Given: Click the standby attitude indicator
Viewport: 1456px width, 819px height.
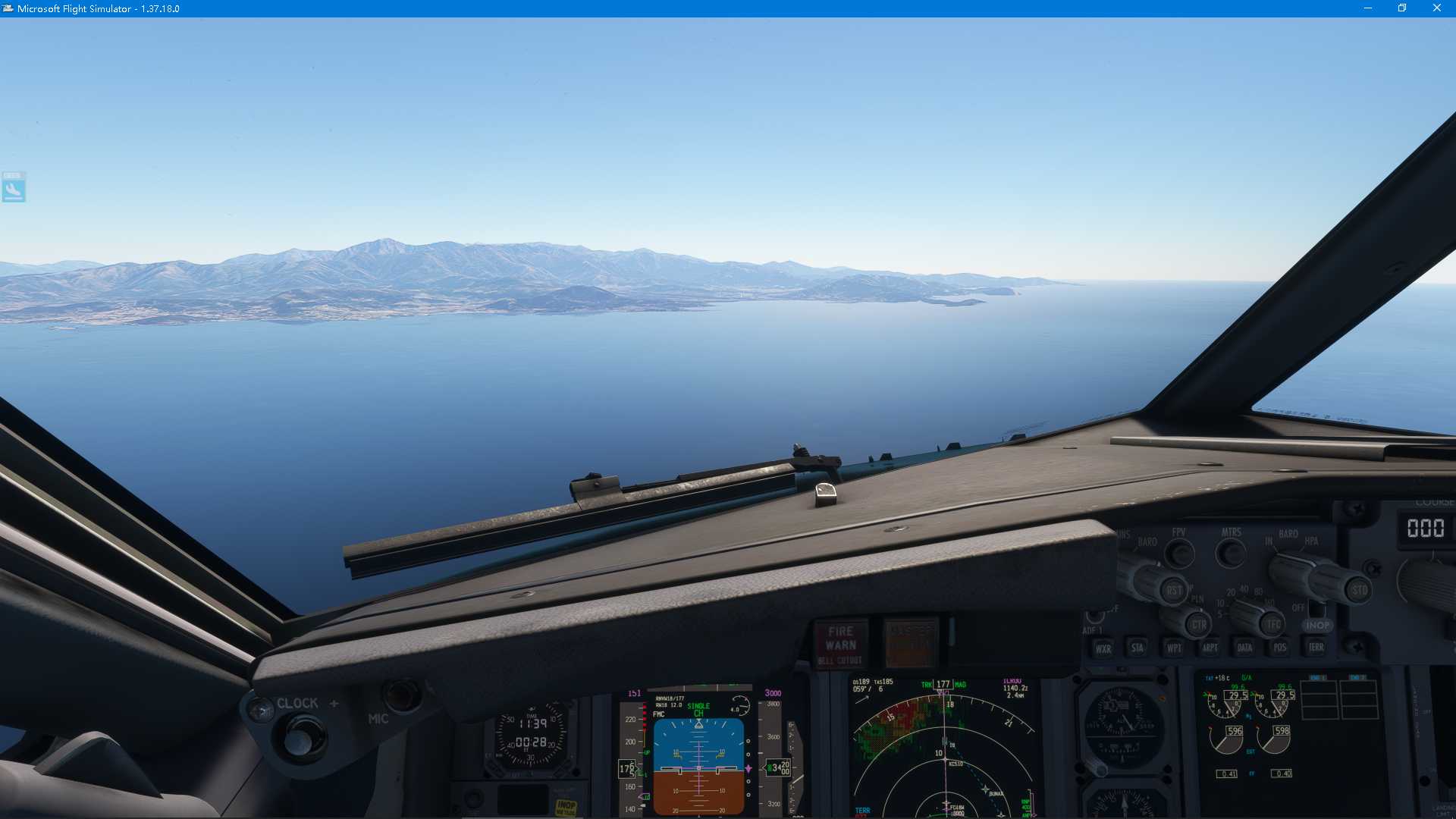Looking at the screenshot, I should click(1122, 726).
